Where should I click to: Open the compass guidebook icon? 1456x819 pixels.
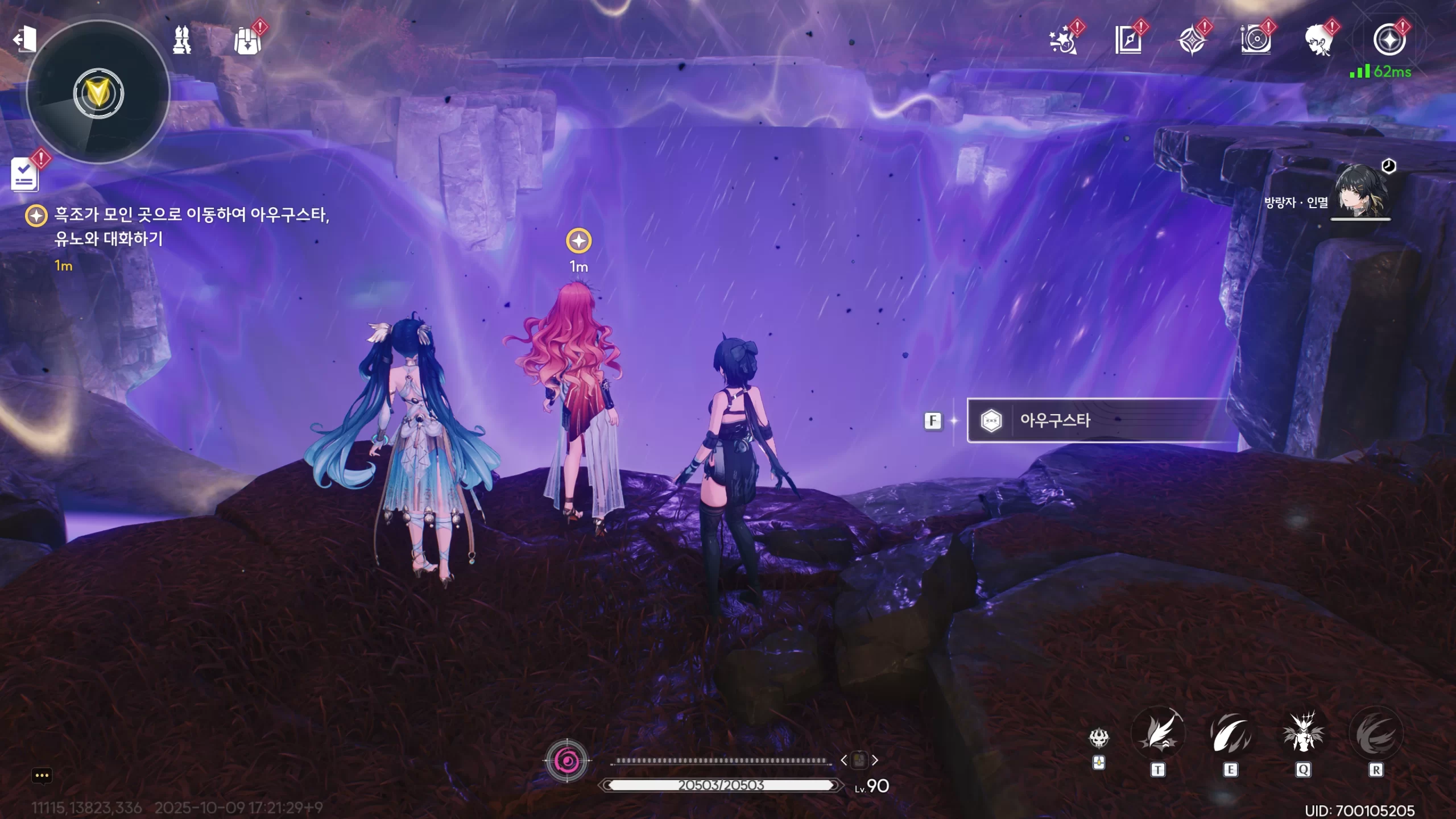1128,40
